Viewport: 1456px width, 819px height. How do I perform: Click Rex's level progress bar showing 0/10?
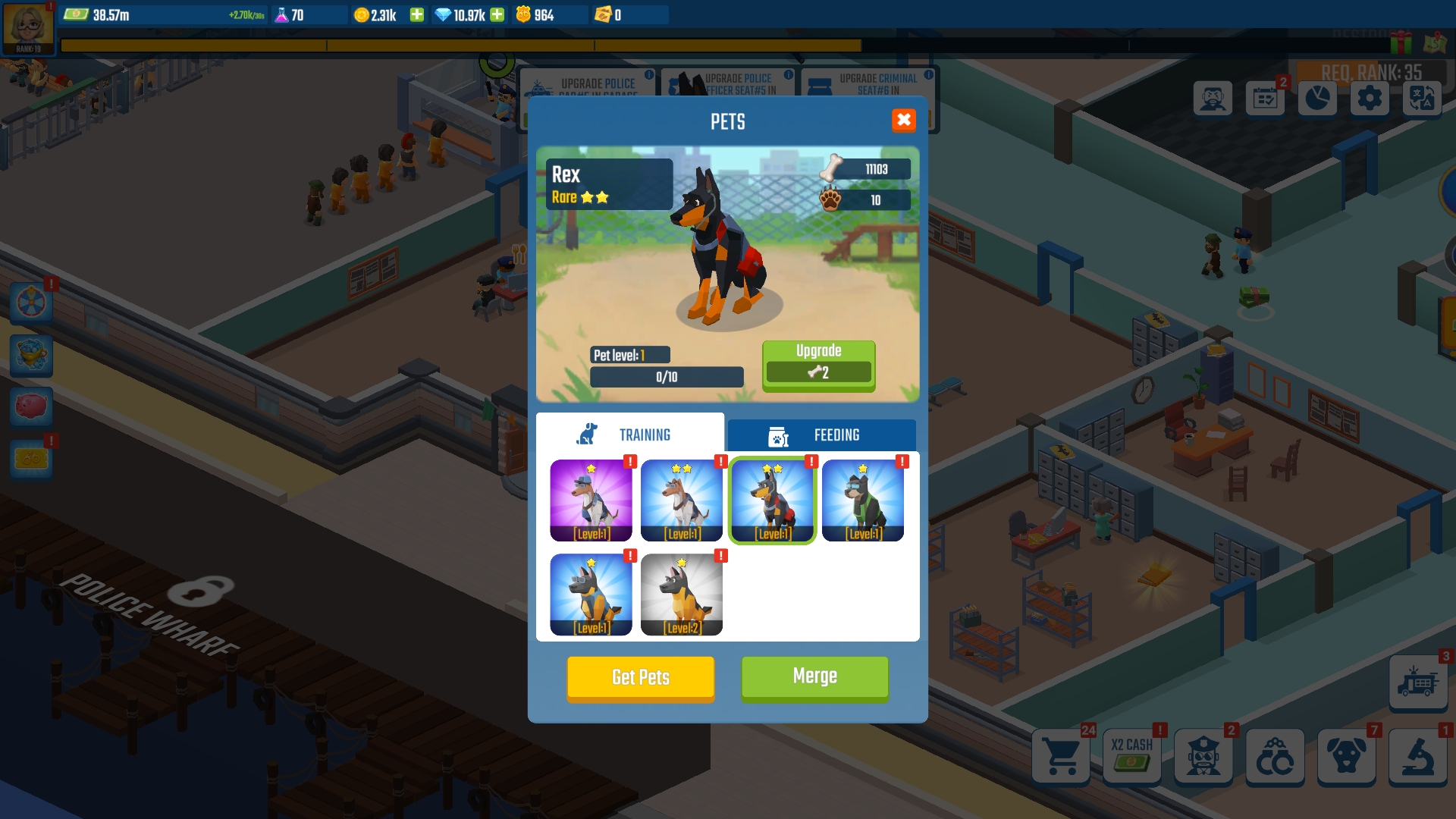[x=667, y=376]
